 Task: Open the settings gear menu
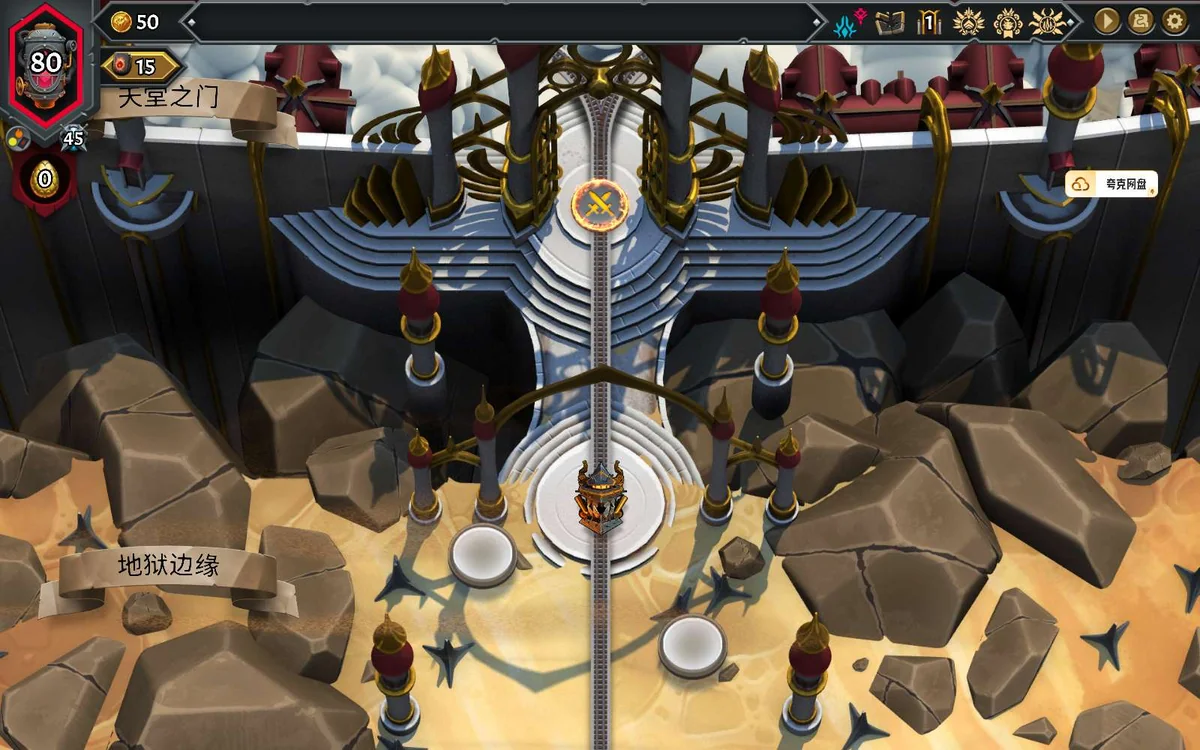tap(1173, 21)
